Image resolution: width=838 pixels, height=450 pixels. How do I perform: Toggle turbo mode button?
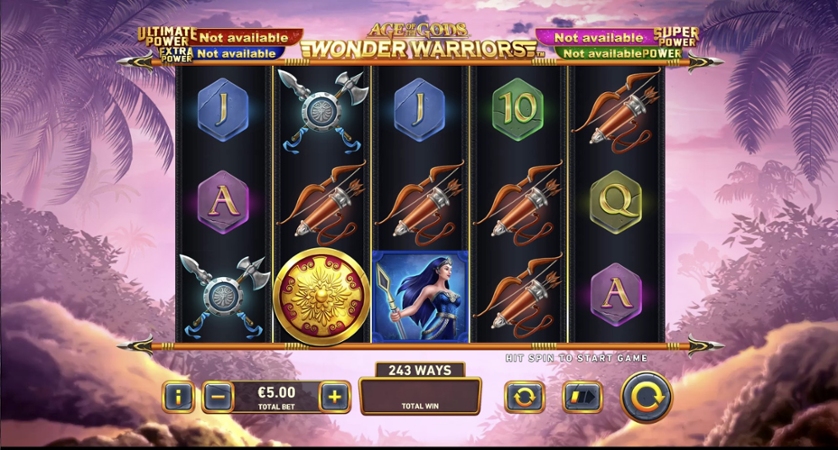tap(582, 397)
